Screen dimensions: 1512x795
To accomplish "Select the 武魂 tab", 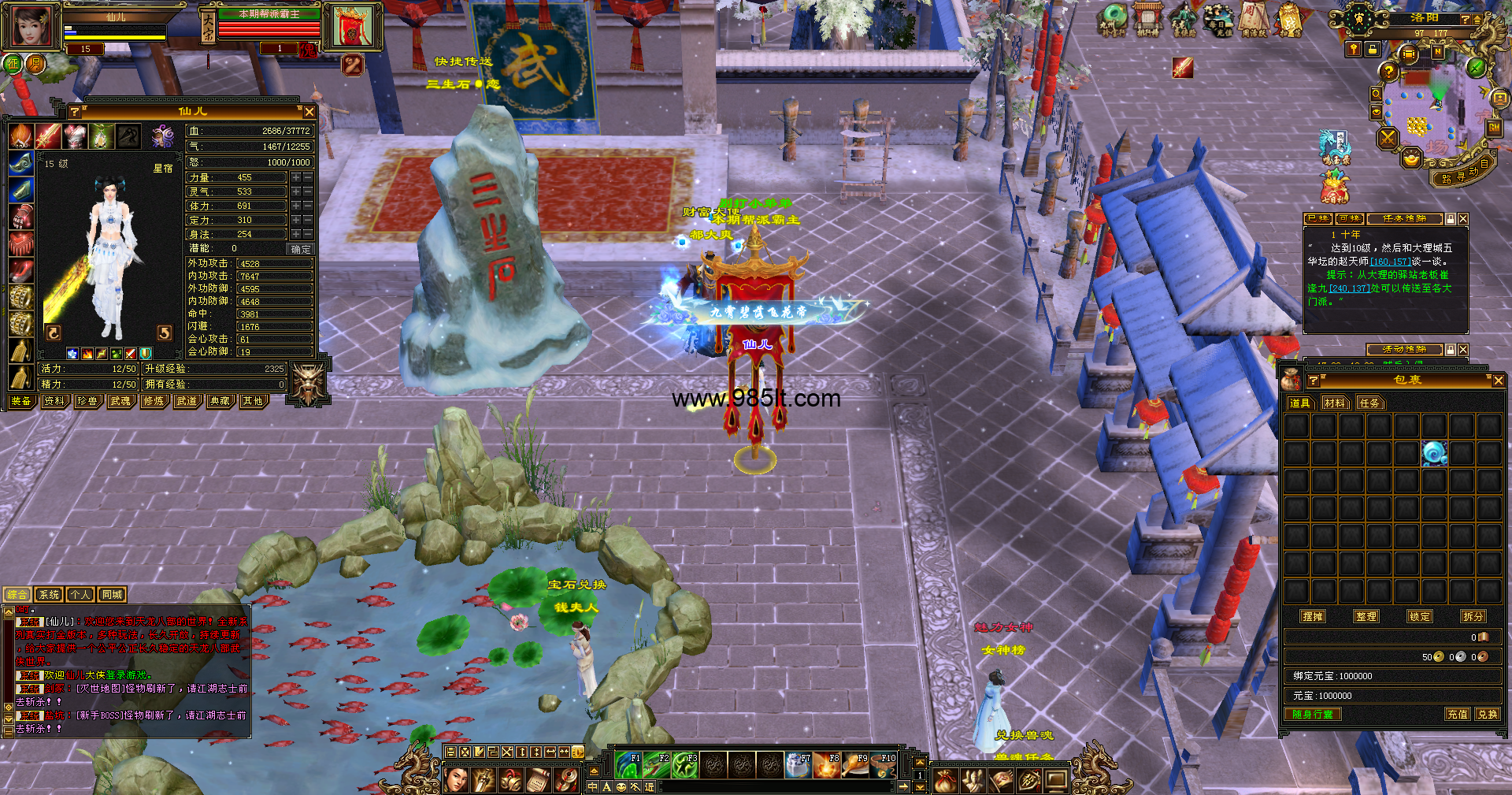I will point(120,401).
